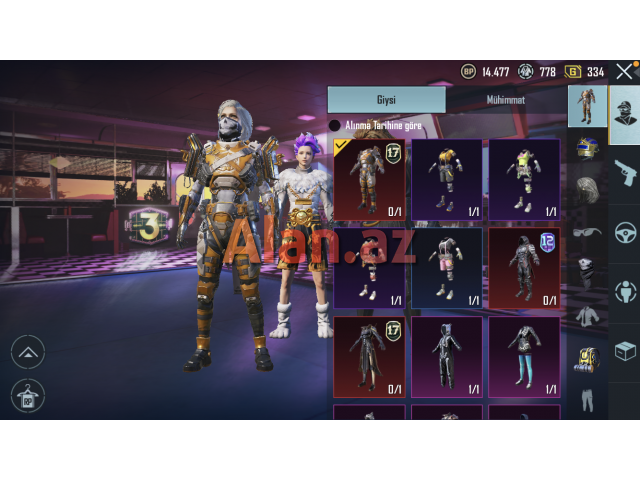640x480 pixels.
Task: Toggle the Alınma Tarihine göre sort option
Action: tap(335, 125)
